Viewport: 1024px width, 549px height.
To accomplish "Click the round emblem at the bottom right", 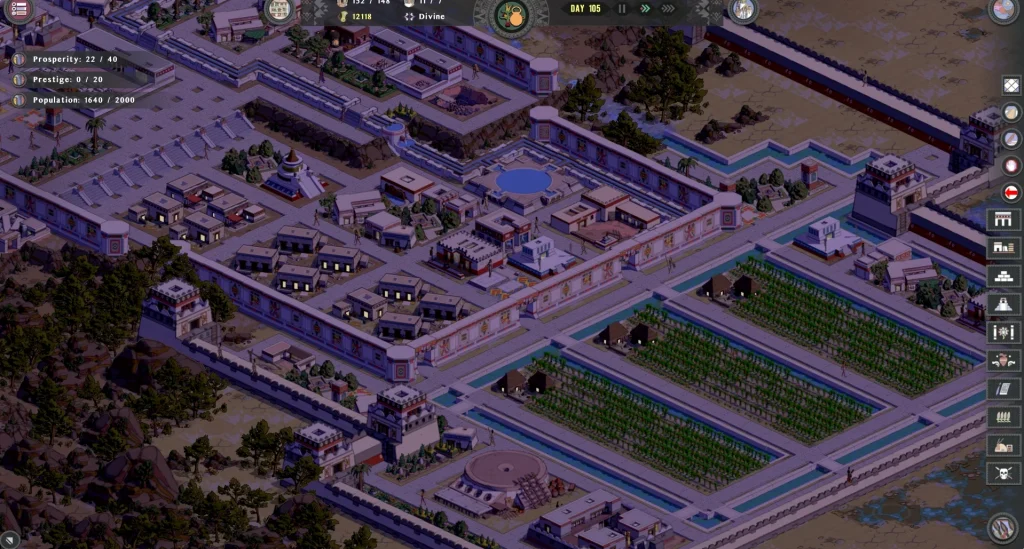I will click(1002, 526).
